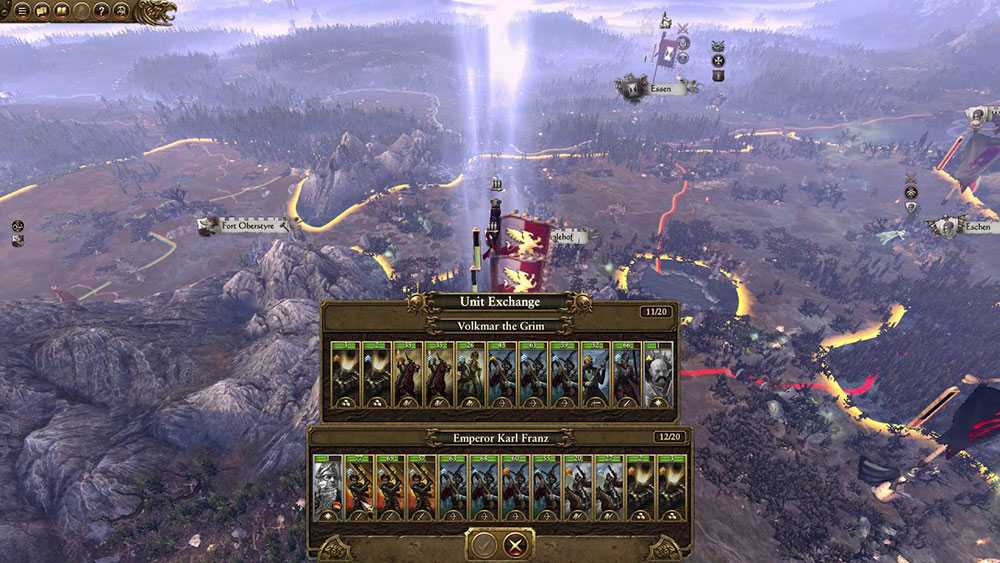Open the main menu hamburger button
This screenshot has height=563, width=1000.
coord(22,11)
